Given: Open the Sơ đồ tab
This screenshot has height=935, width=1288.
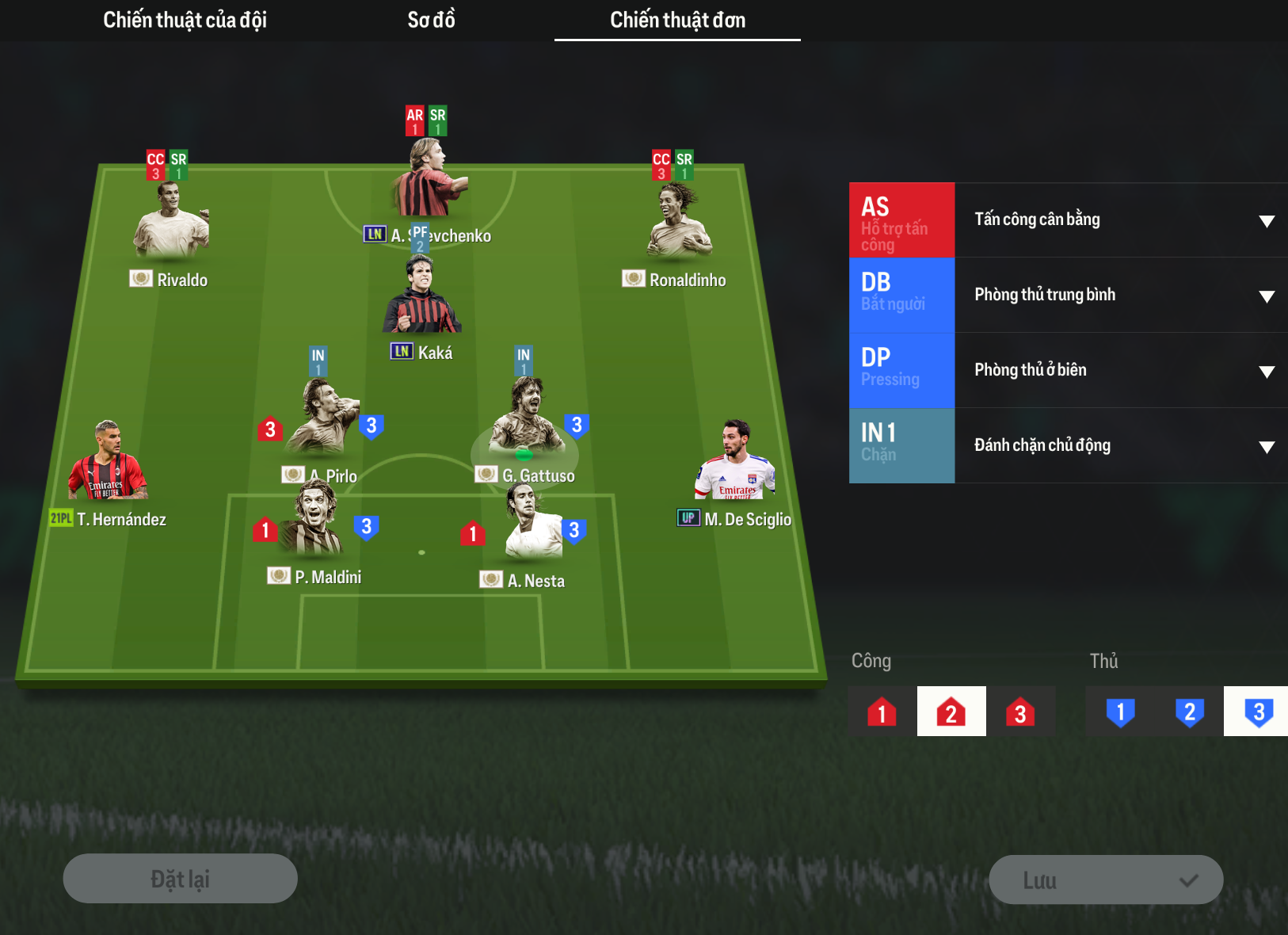Looking at the screenshot, I should coord(431,20).
